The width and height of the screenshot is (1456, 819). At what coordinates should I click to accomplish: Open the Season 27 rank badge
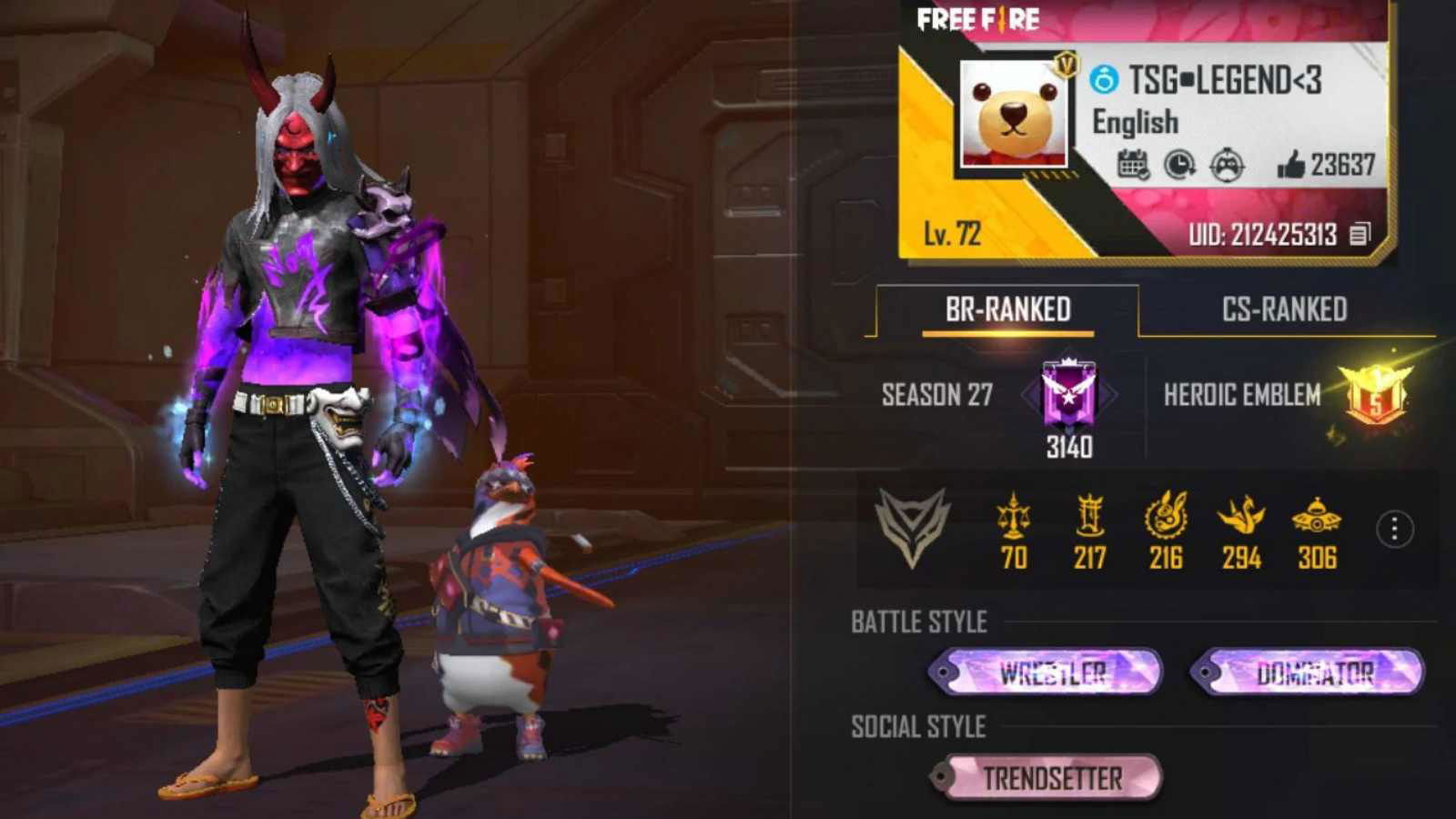(1068, 396)
